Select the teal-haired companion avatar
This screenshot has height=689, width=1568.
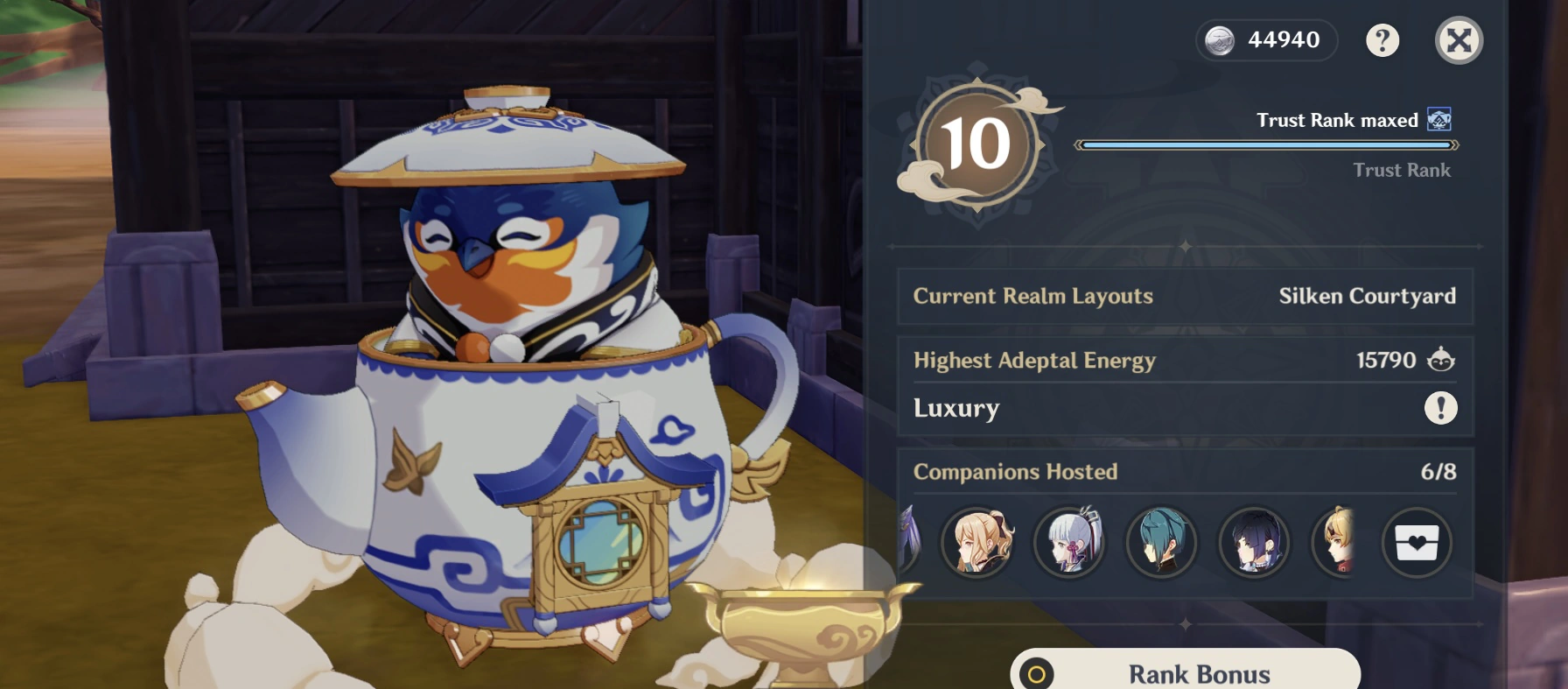pyautogui.click(x=1161, y=543)
